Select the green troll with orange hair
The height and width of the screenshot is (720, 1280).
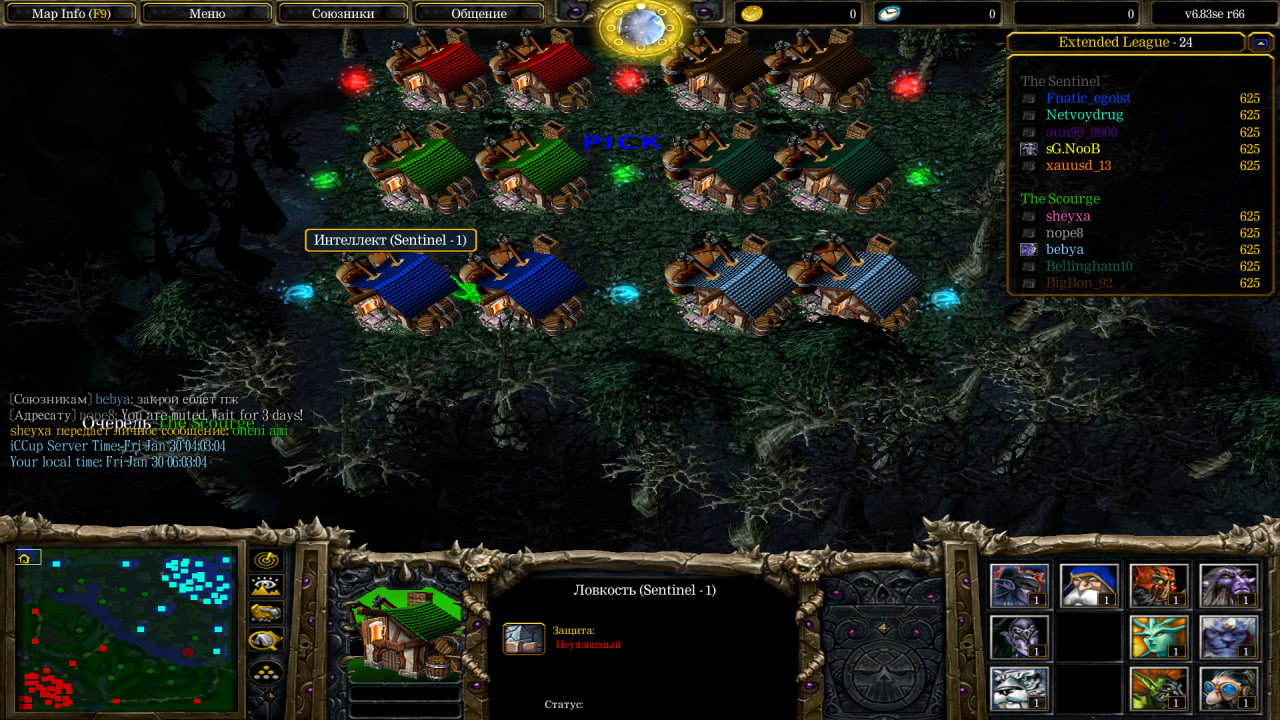(x=1159, y=688)
